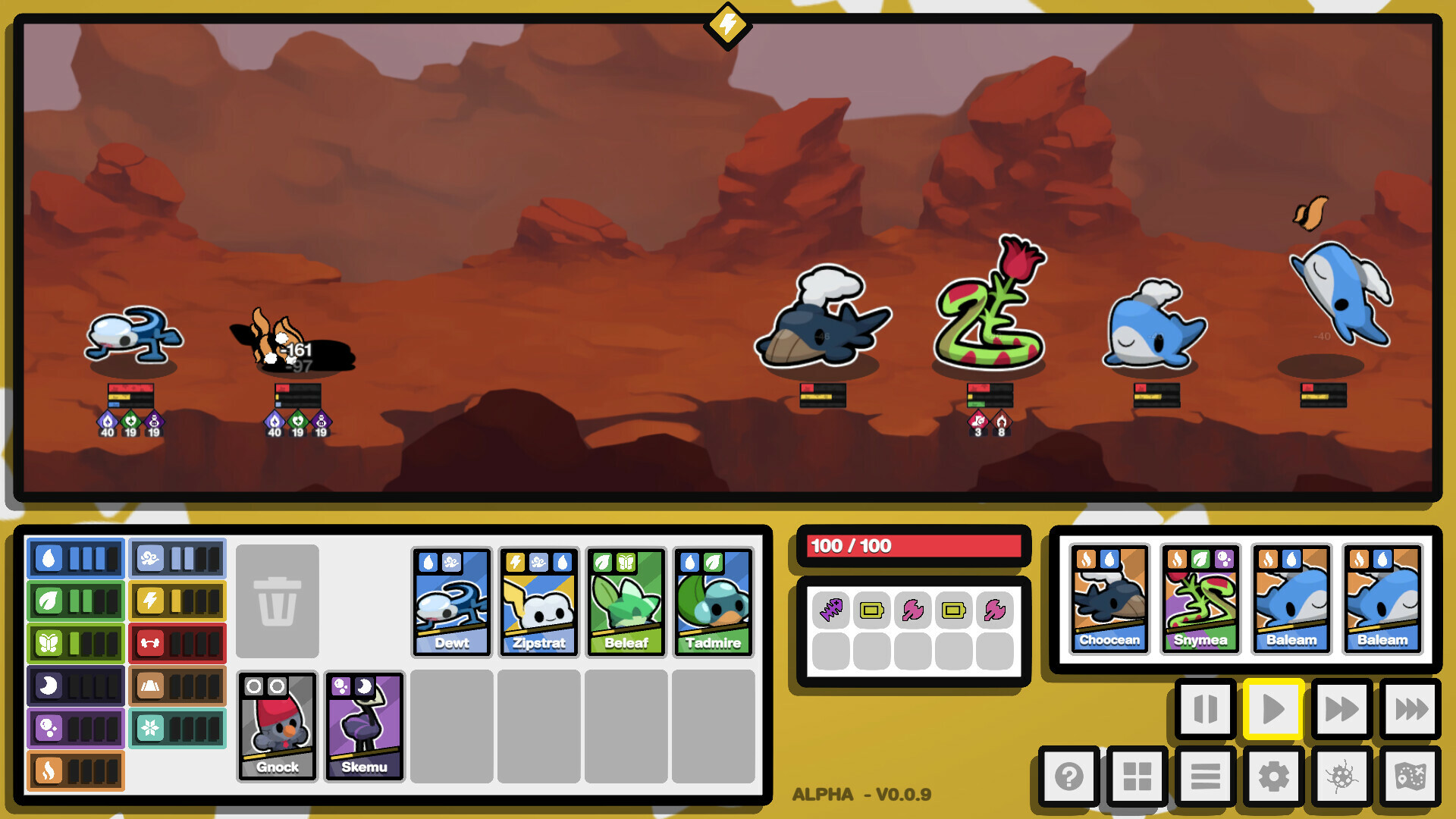Toggle the electric element filter bar
Image resolution: width=1456 pixels, height=819 pixels.
177,601
